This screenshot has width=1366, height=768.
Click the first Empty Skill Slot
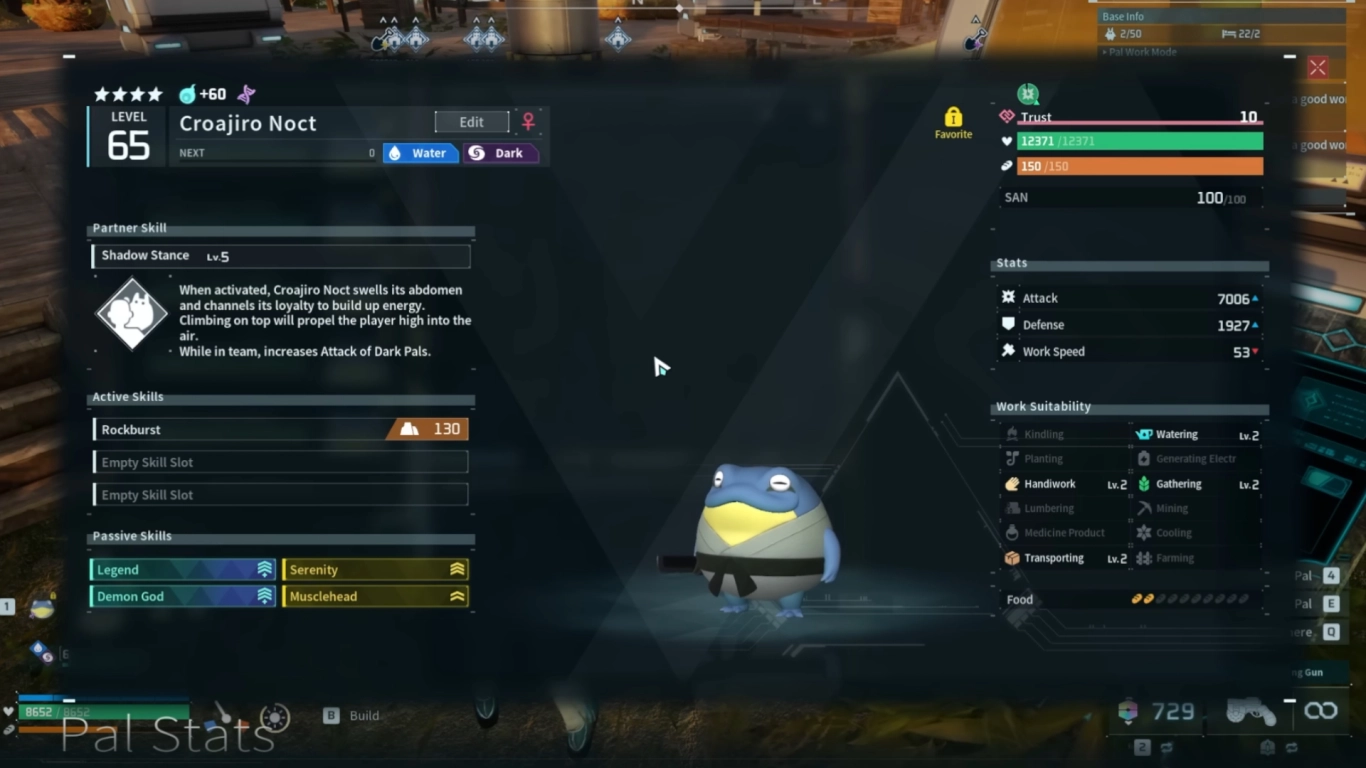click(280, 461)
